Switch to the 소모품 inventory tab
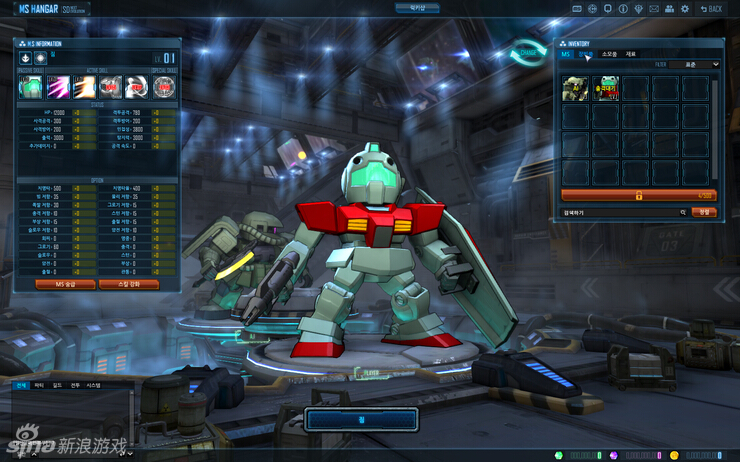The width and height of the screenshot is (740, 462). click(x=609, y=54)
